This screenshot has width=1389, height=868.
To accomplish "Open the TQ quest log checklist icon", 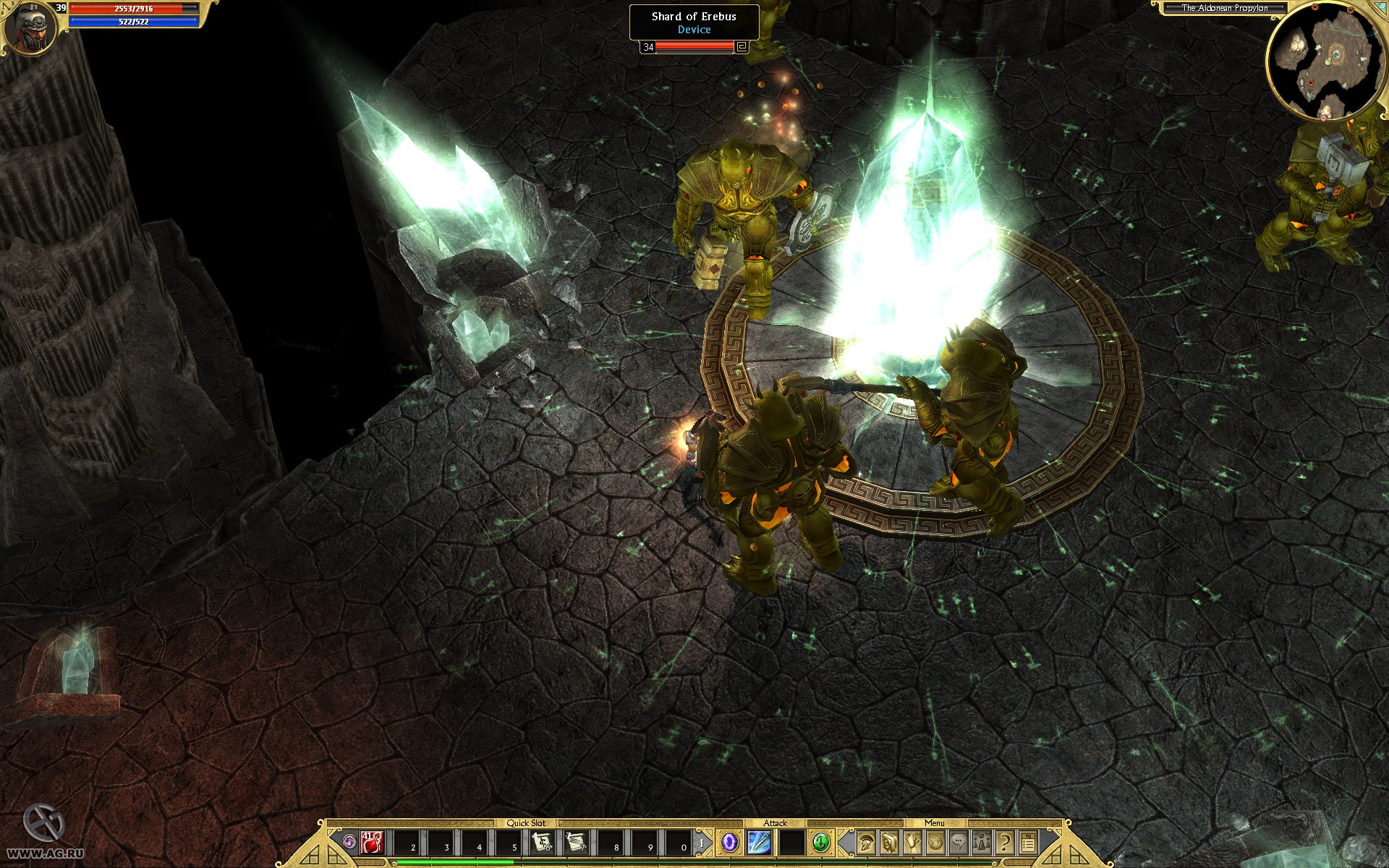I will point(1030,843).
